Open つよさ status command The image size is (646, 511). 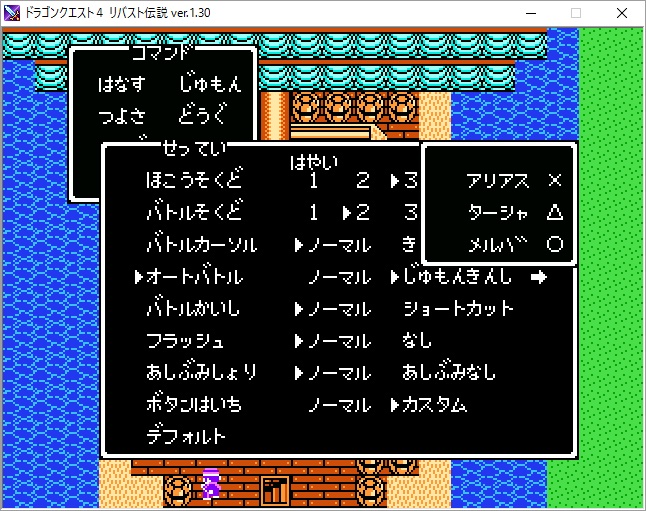121,116
